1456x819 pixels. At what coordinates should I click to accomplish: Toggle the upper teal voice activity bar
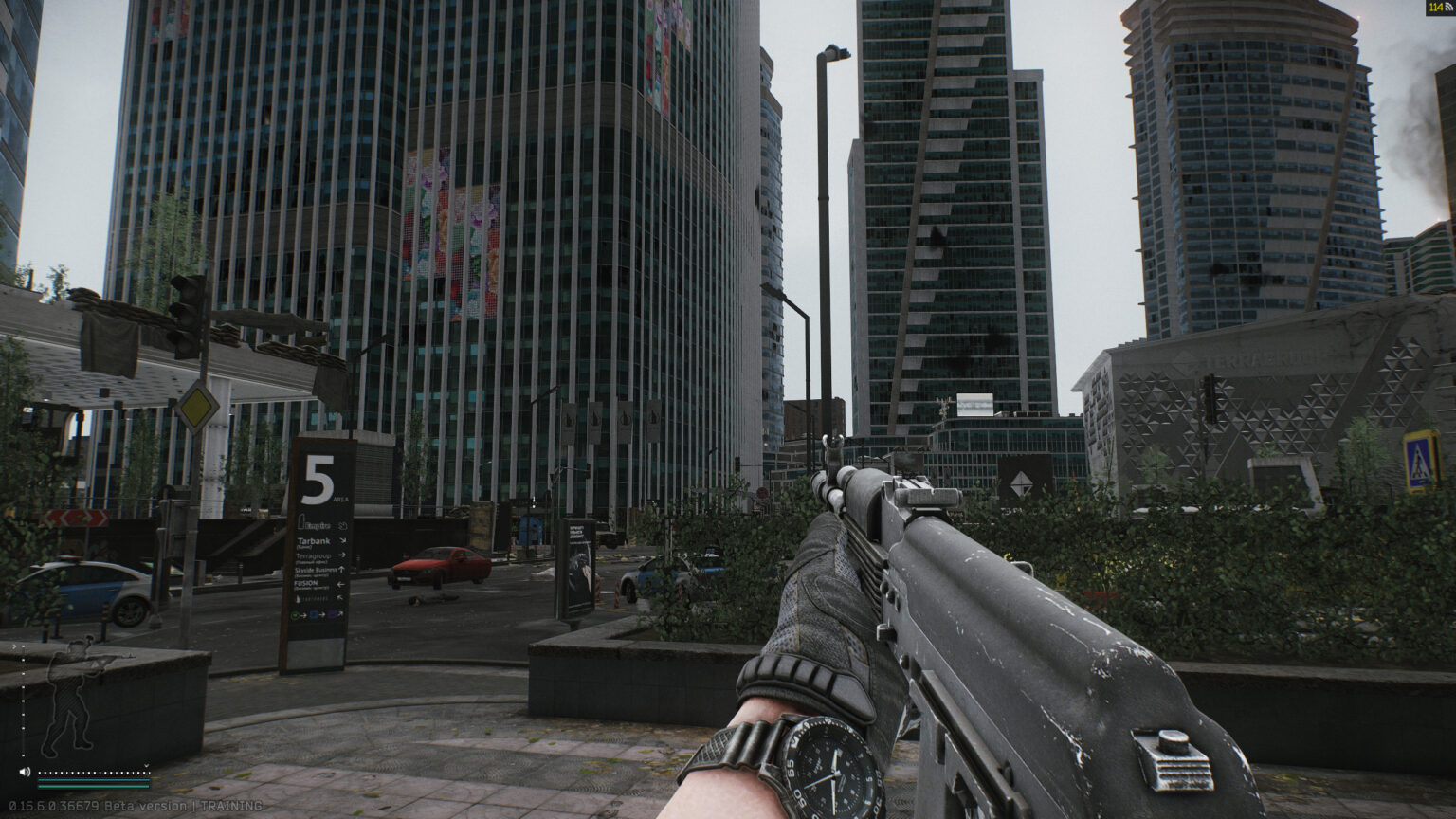[94, 780]
